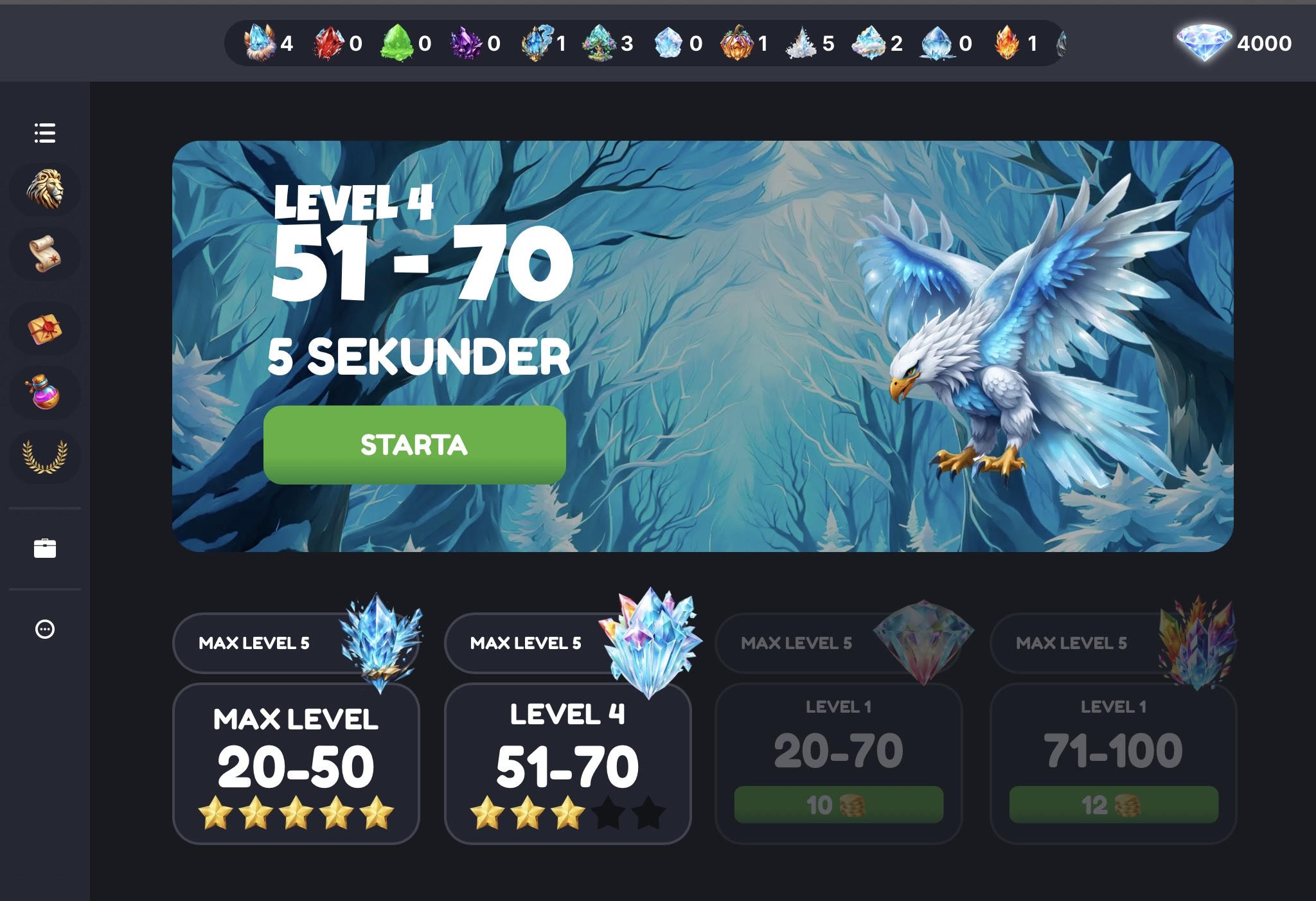Select the purple crystal in top bar
Screen dimensions: 1316x901
(x=465, y=43)
